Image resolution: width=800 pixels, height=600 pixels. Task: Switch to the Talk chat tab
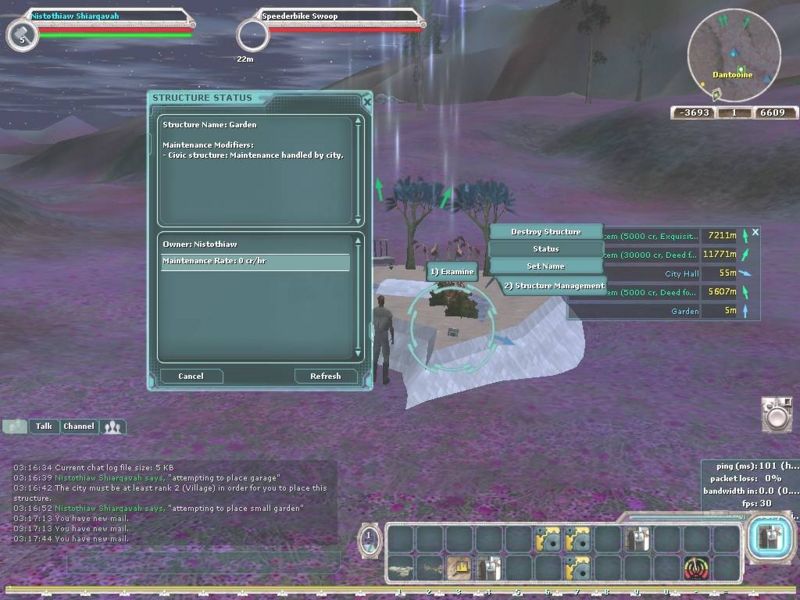[x=44, y=426]
